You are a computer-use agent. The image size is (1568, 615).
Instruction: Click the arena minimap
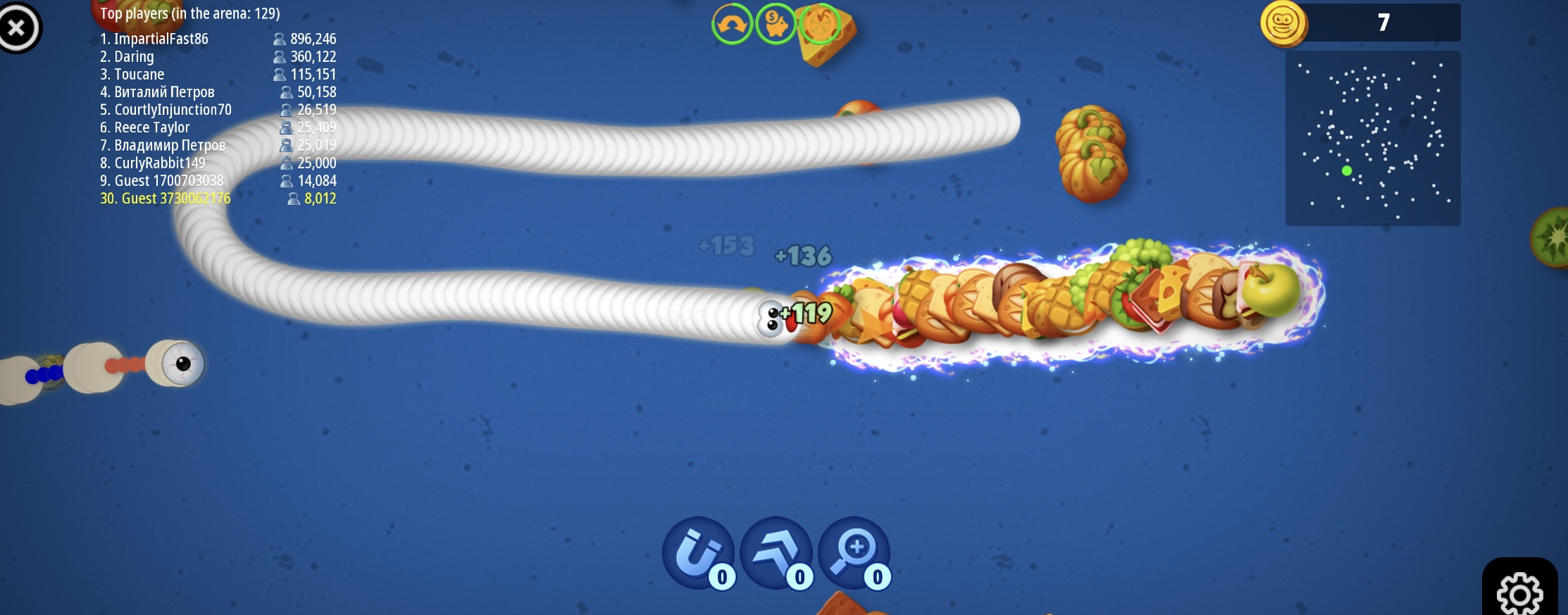[x=1372, y=138]
